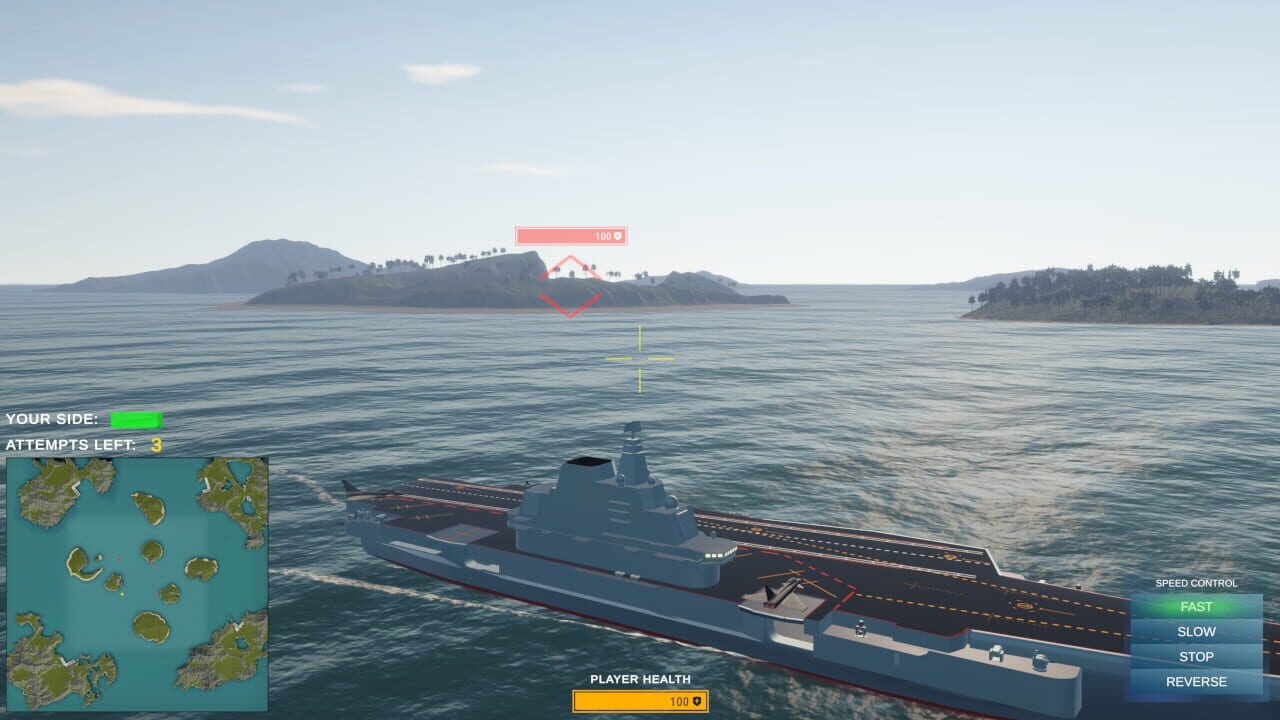Click the central island on the minimap
Viewport: 1280px width, 720px height.
point(150,550)
